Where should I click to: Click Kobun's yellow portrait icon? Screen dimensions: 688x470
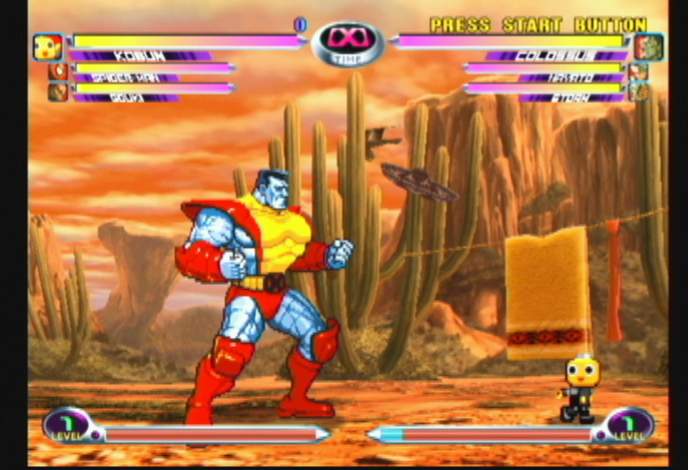pos(47,46)
